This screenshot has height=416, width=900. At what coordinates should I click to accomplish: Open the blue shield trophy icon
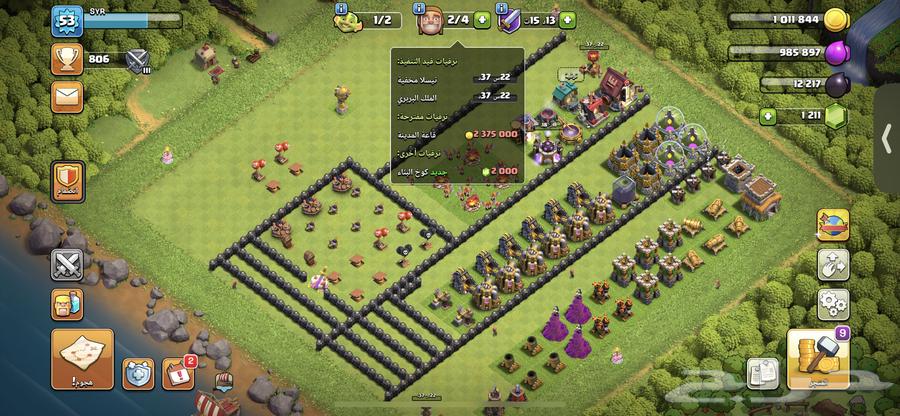138,374
